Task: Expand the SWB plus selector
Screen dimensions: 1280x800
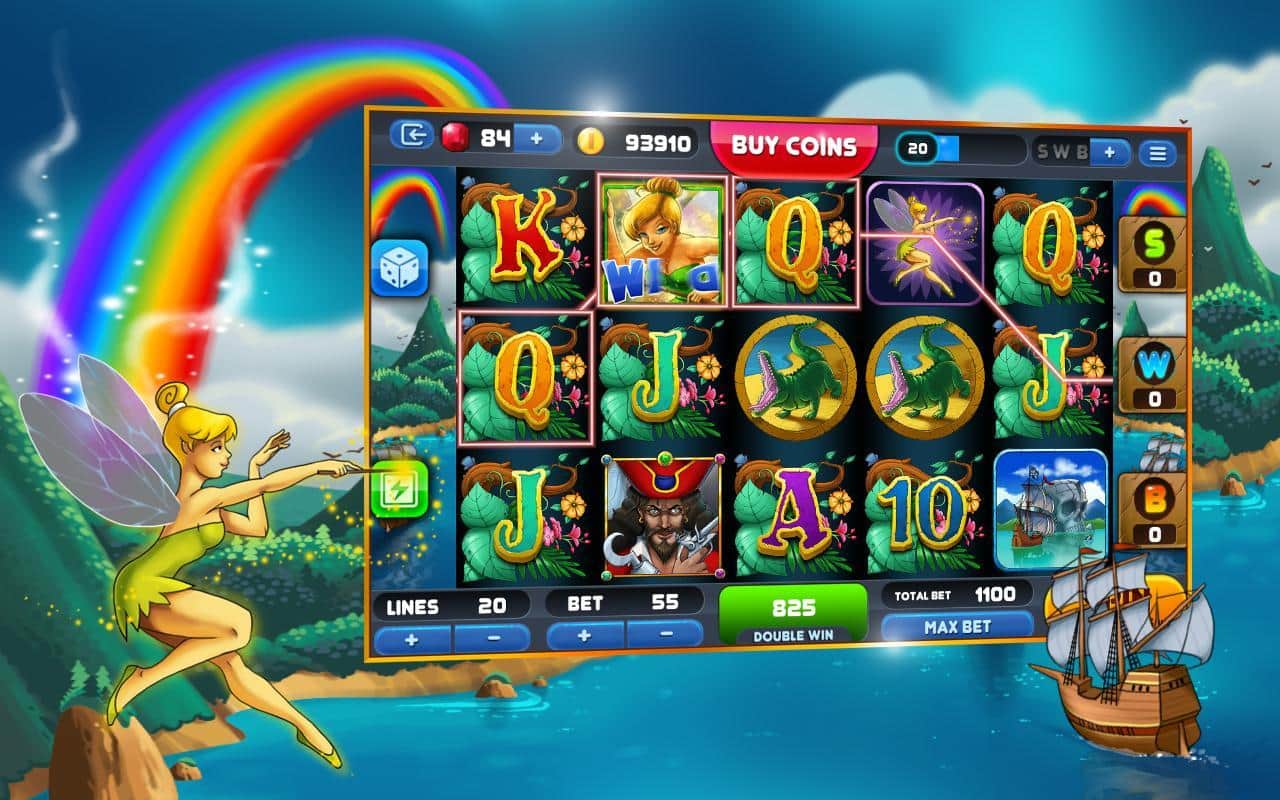Action: pos(1109,154)
